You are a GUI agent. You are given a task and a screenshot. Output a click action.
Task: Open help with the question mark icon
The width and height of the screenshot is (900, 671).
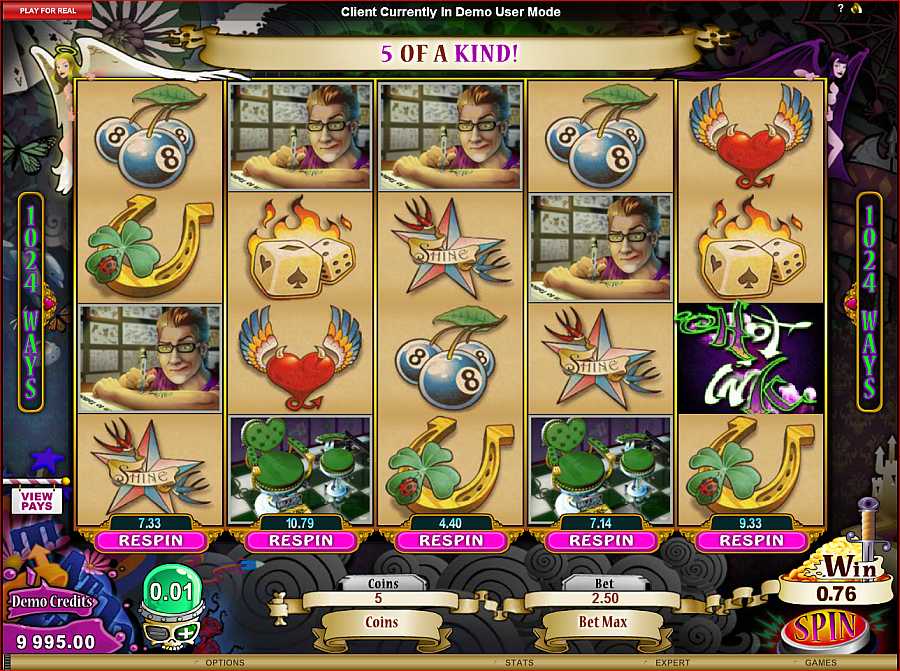click(840, 8)
